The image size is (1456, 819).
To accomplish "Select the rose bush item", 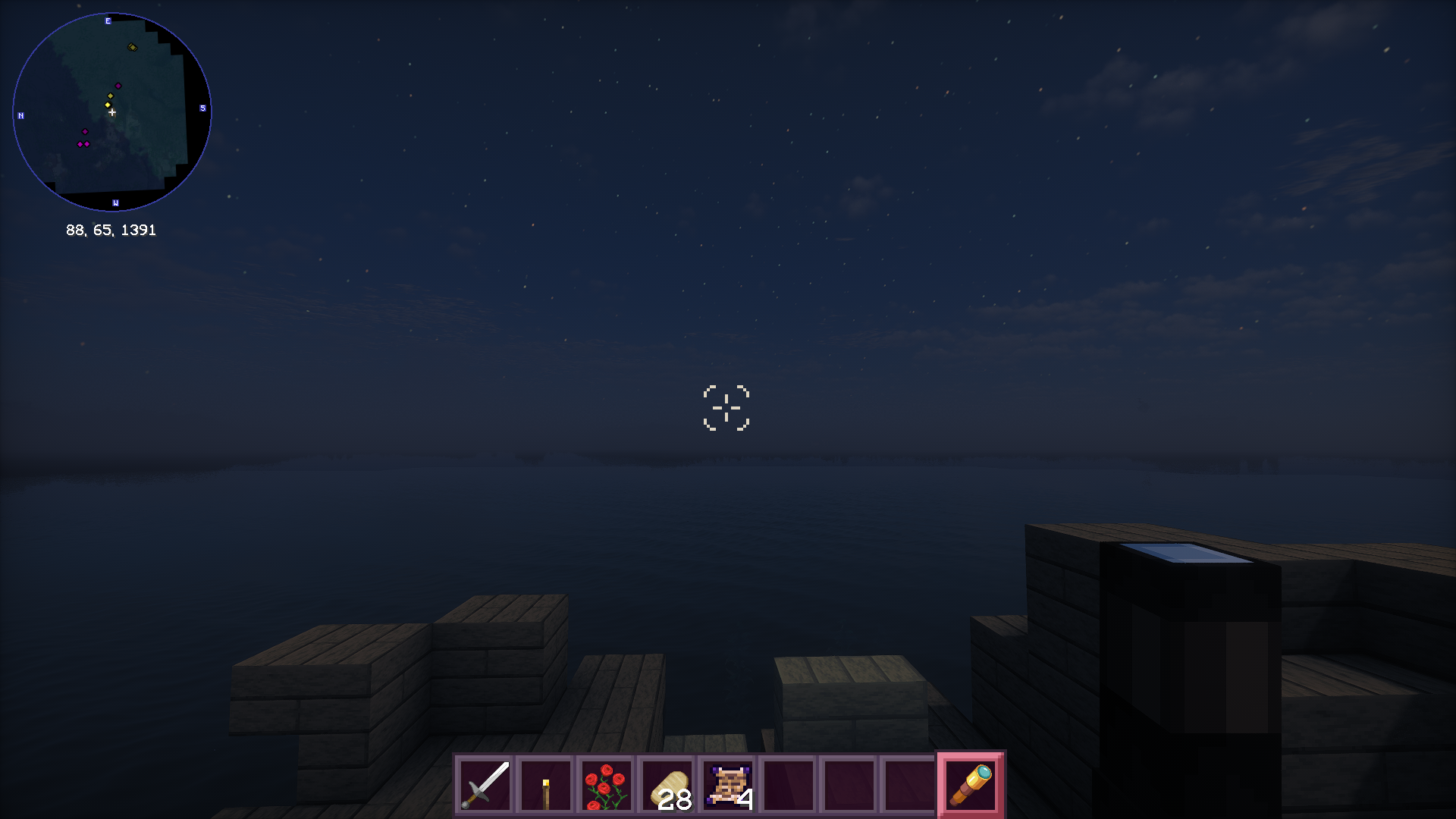I will click(x=607, y=784).
